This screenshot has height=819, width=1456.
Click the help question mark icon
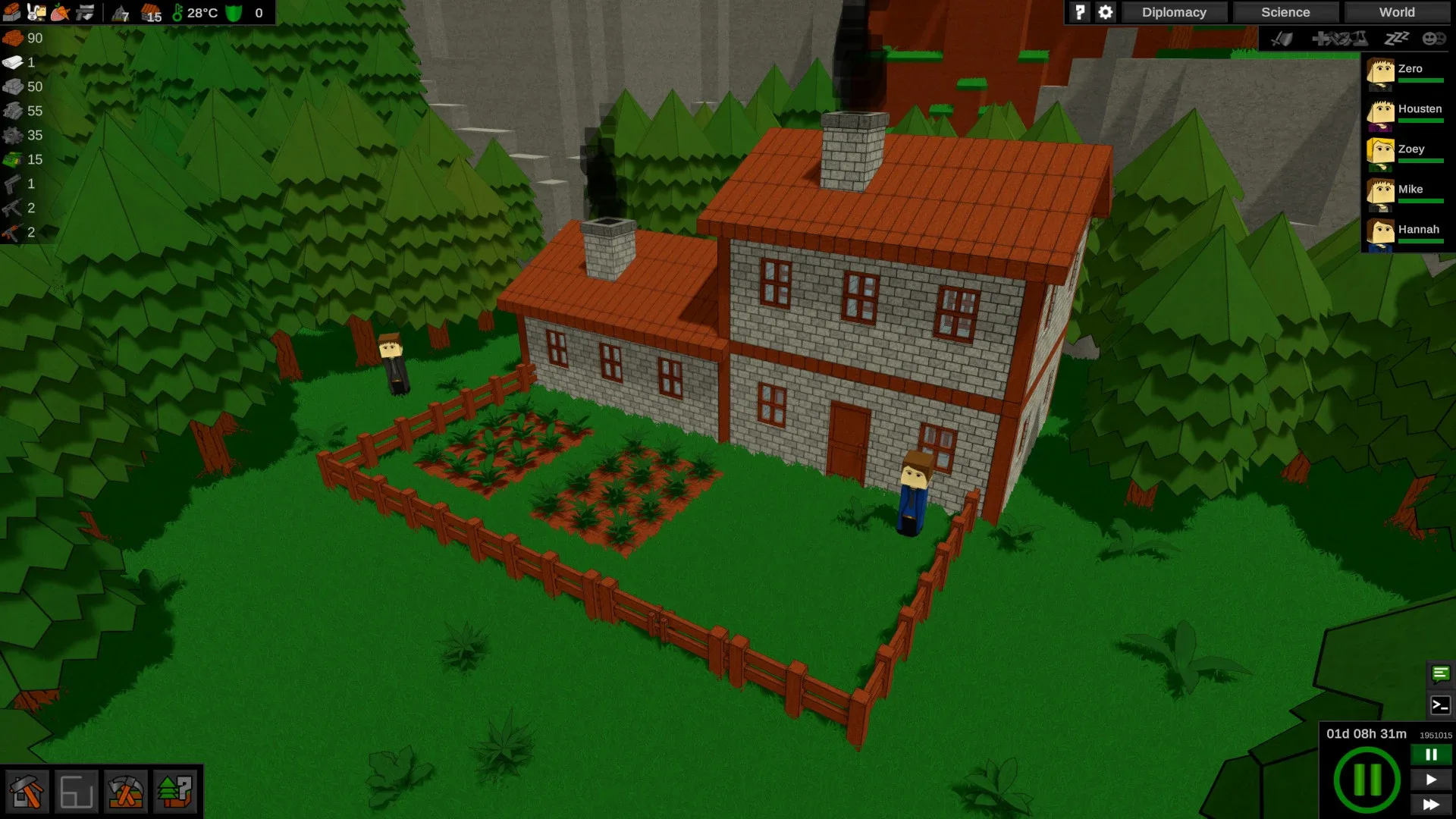point(1079,12)
